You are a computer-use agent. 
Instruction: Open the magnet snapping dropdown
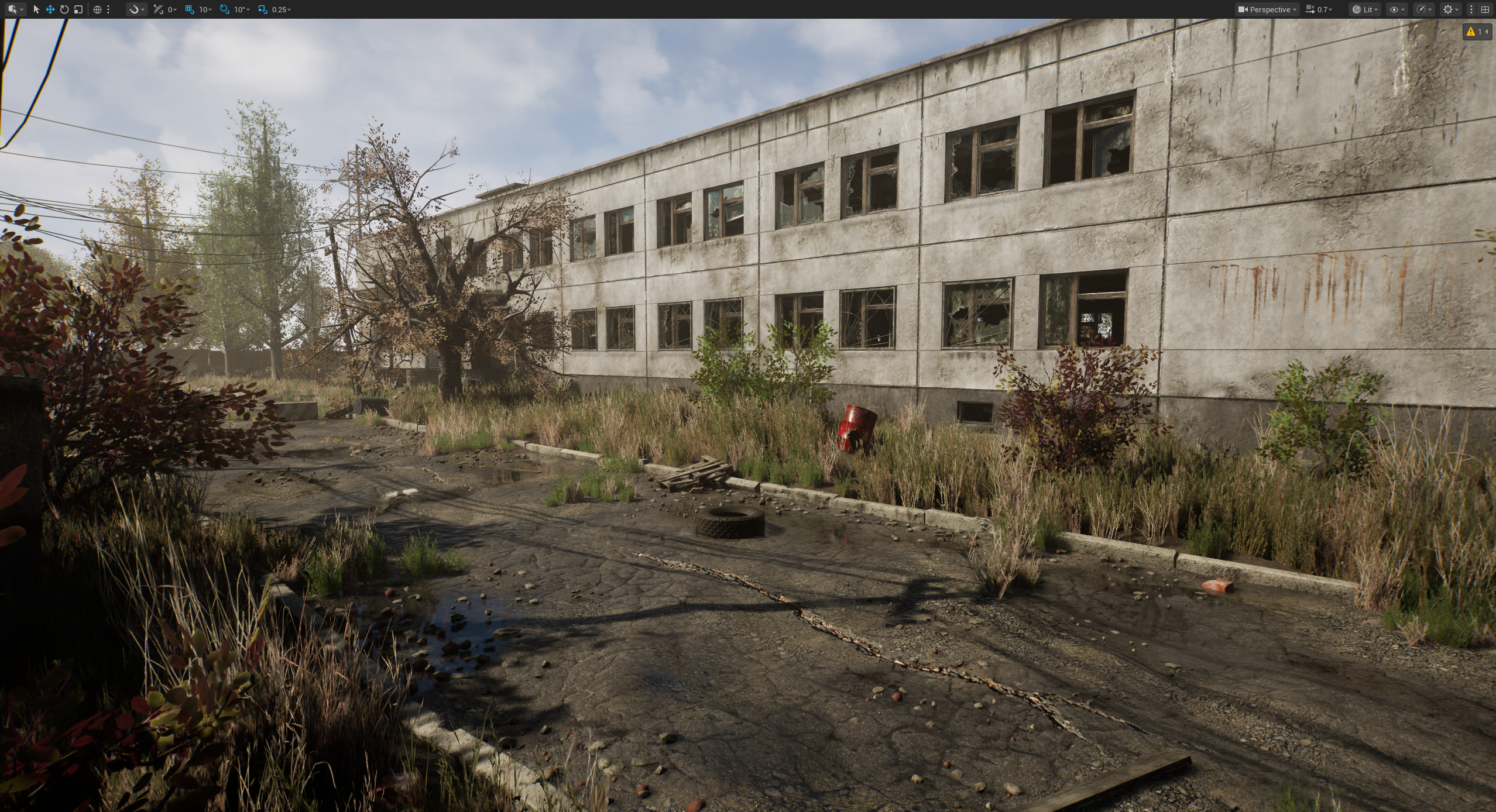click(x=137, y=9)
